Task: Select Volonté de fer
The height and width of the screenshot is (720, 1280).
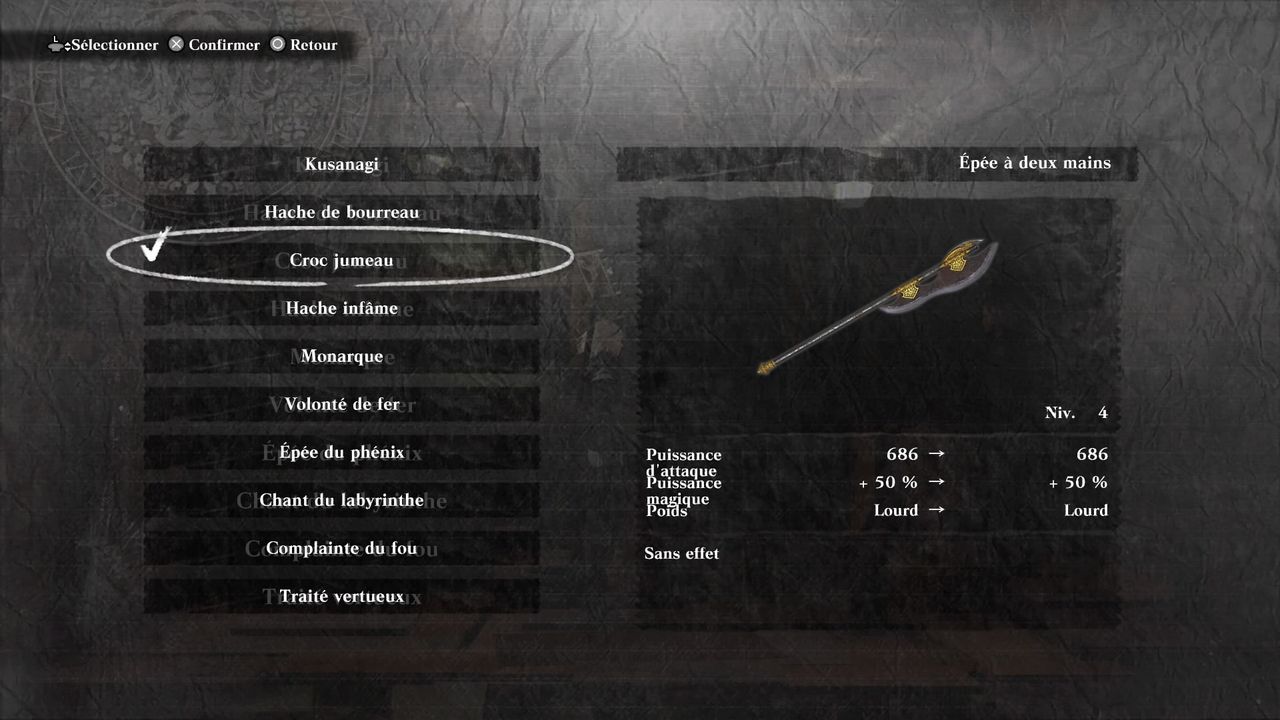Action: coord(341,404)
